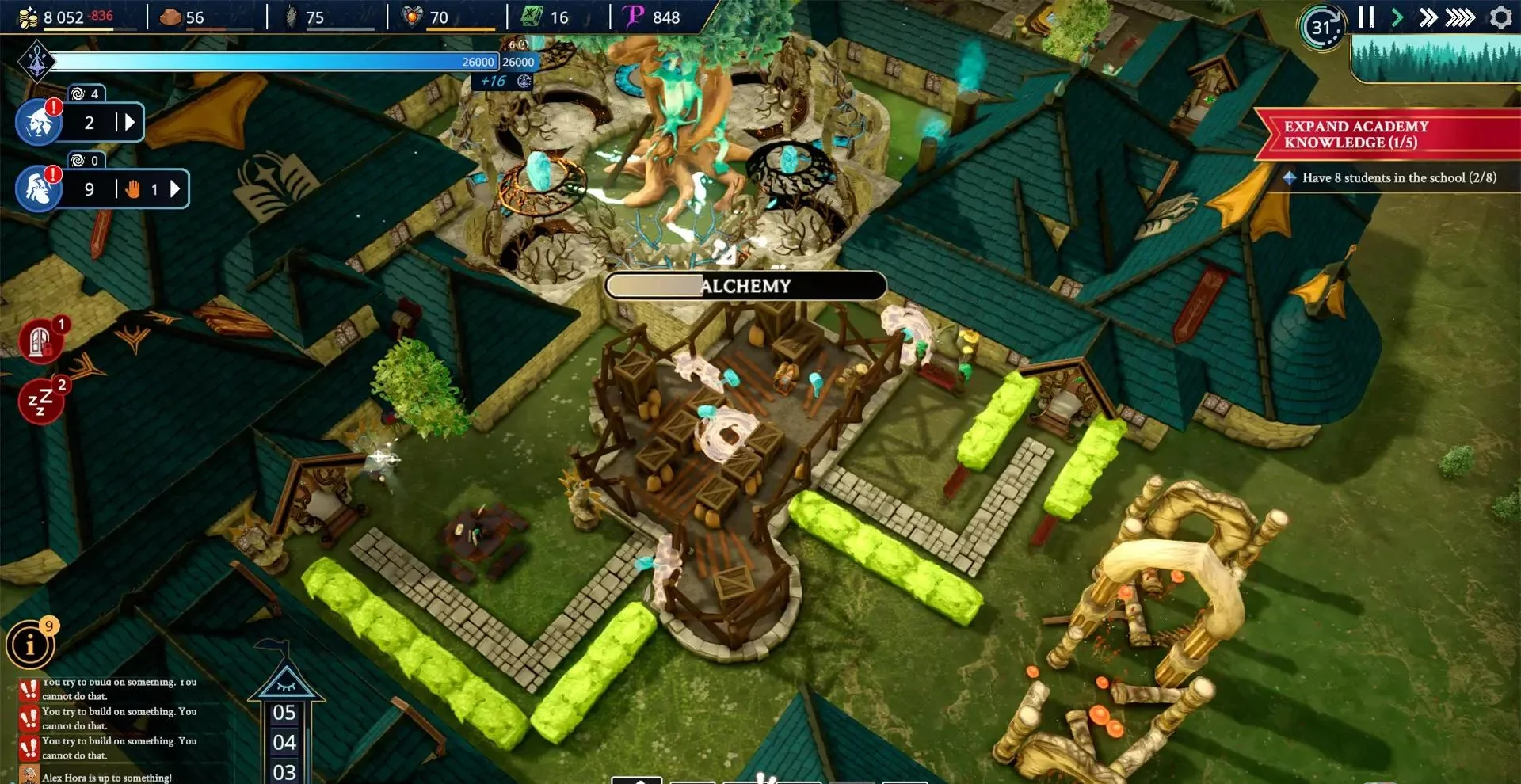Set game speed to normal
Screen dimensions: 1521x784
[x=1397, y=17]
